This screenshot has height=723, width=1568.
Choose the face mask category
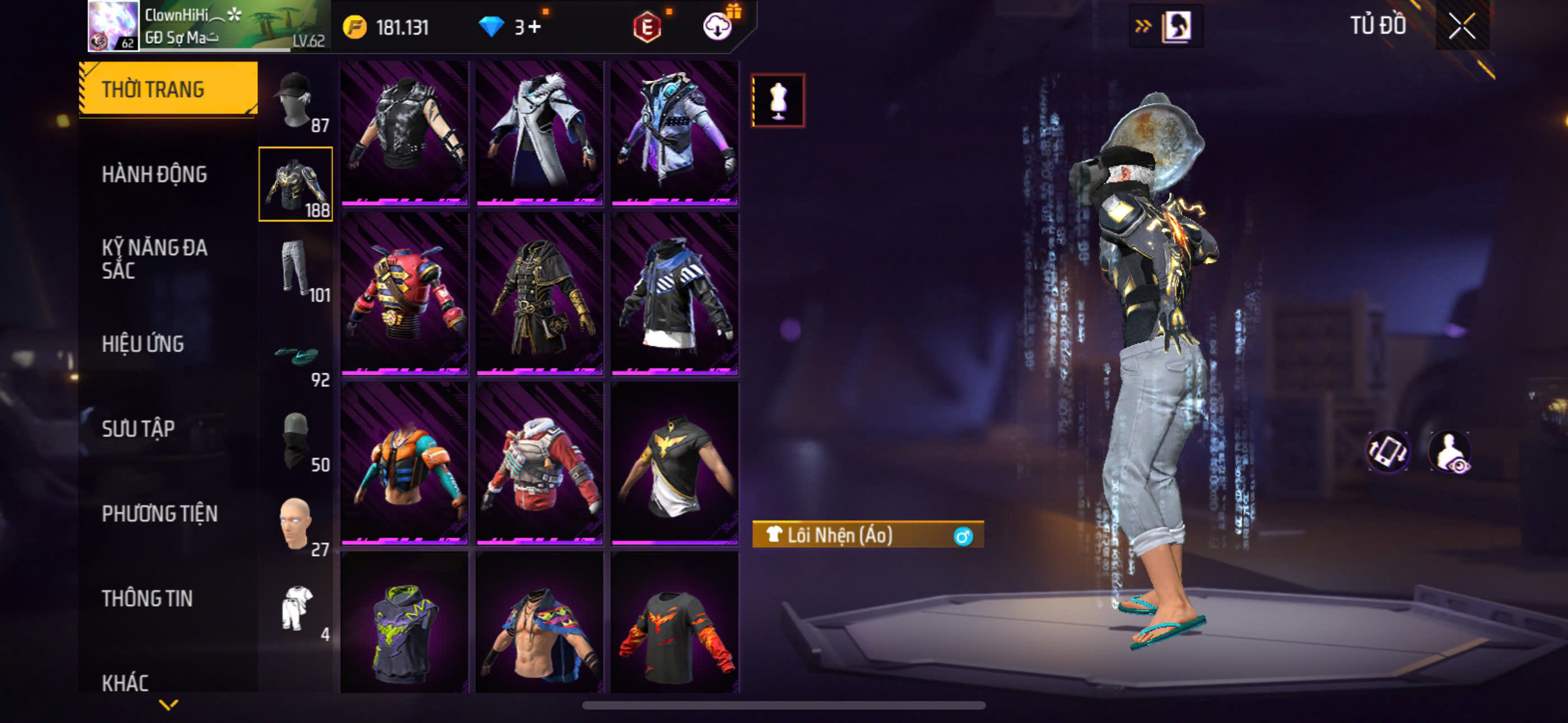click(x=296, y=439)
